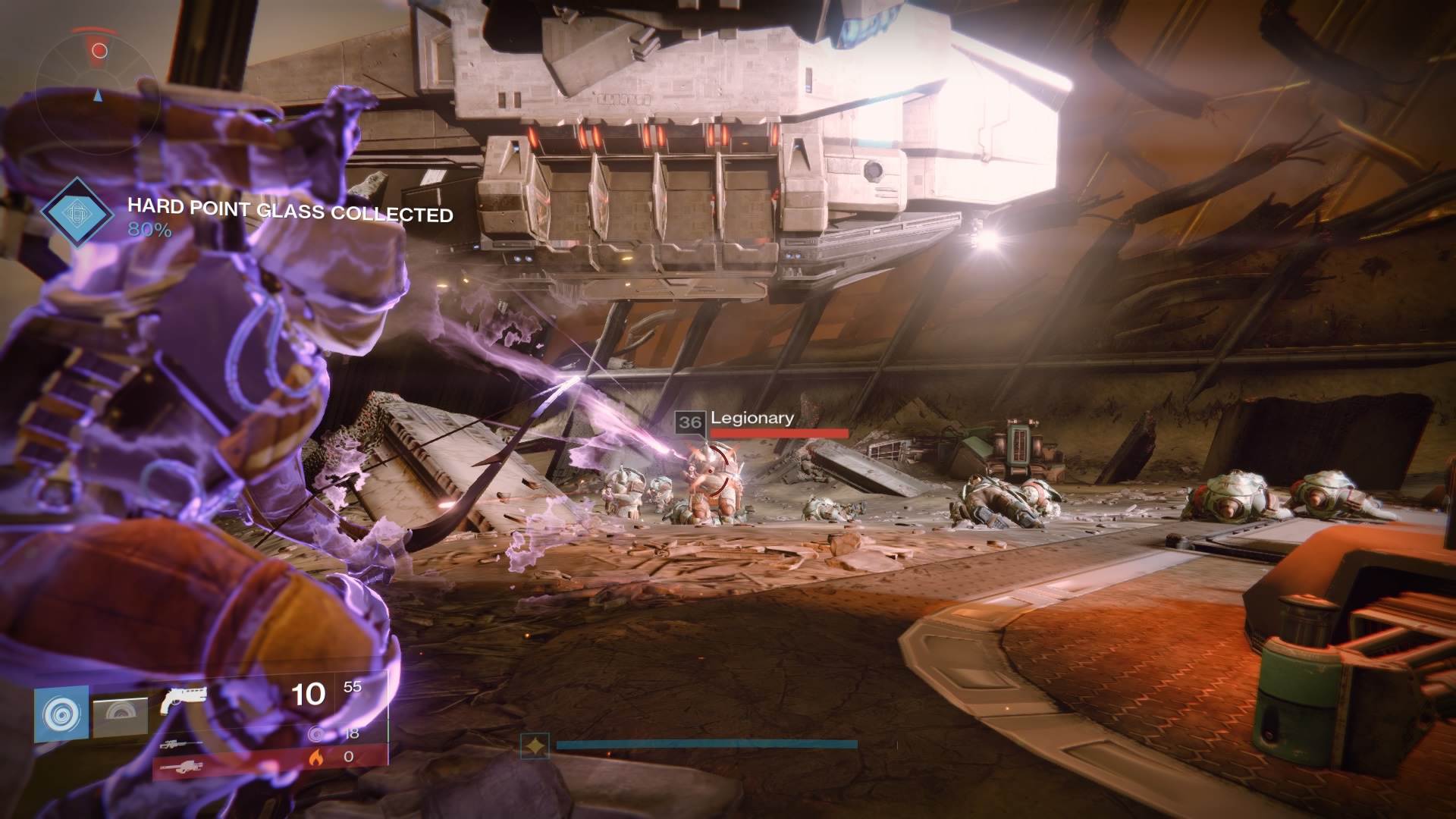Screen dimensions: 1456x819
Task: Click the gold star icon beside the blue bar
Action: pyautogui.click(x=535, y=746)
